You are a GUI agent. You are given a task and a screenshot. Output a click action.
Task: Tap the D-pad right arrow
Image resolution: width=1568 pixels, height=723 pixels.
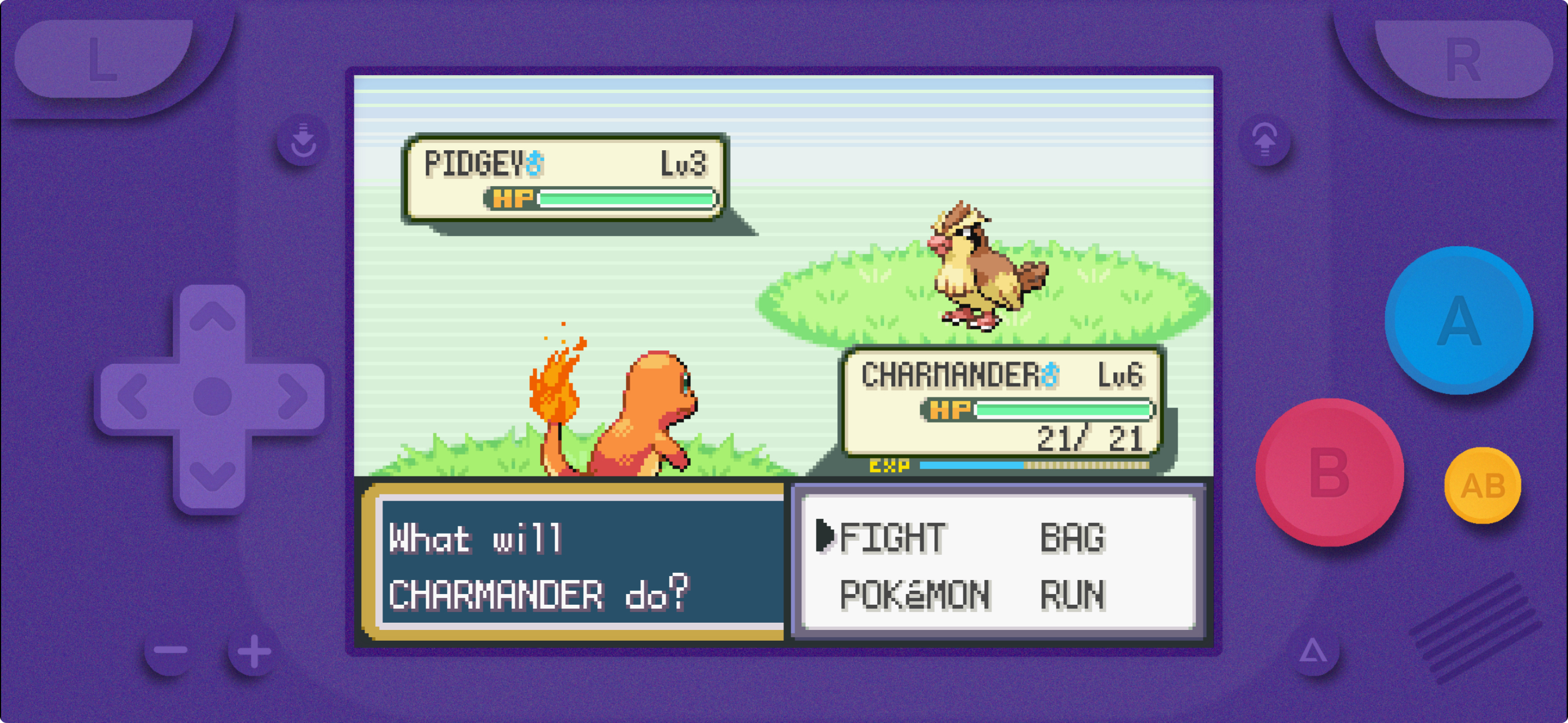point(292,397)
